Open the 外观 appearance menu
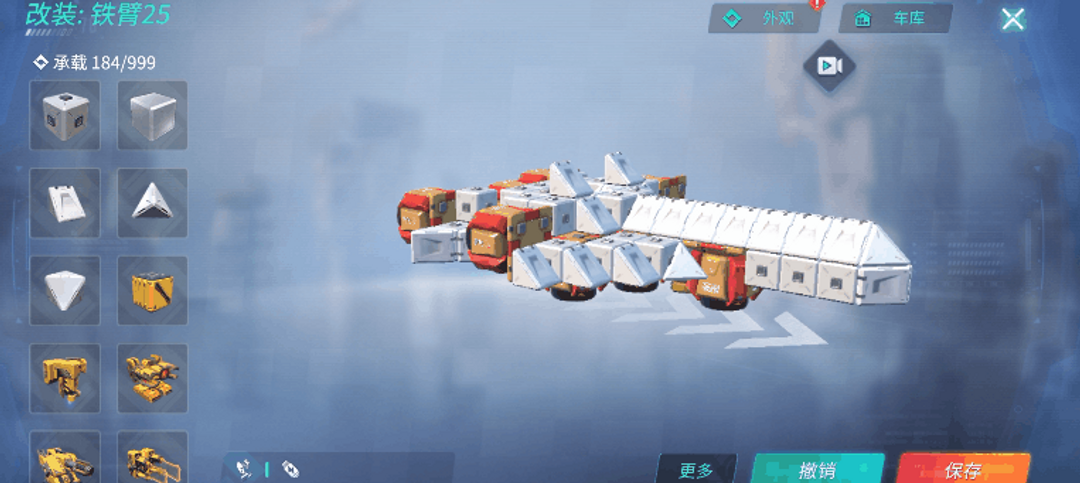The height and width of the screenshot is (483, 1080). click(x=764, y=19)
